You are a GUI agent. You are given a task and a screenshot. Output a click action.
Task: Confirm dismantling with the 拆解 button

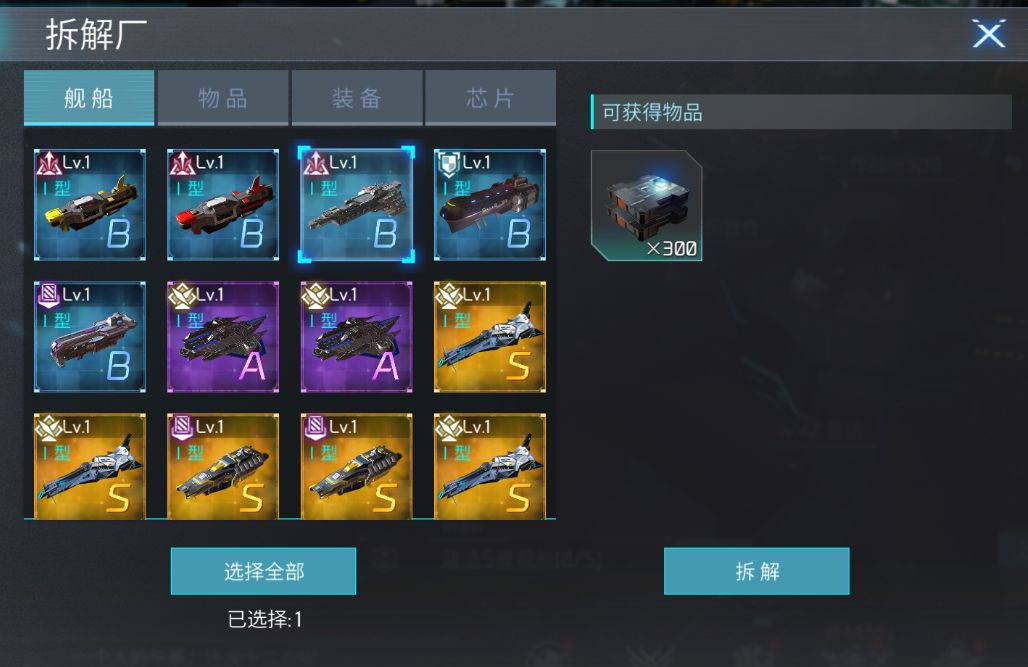click(x=757, y=571)
